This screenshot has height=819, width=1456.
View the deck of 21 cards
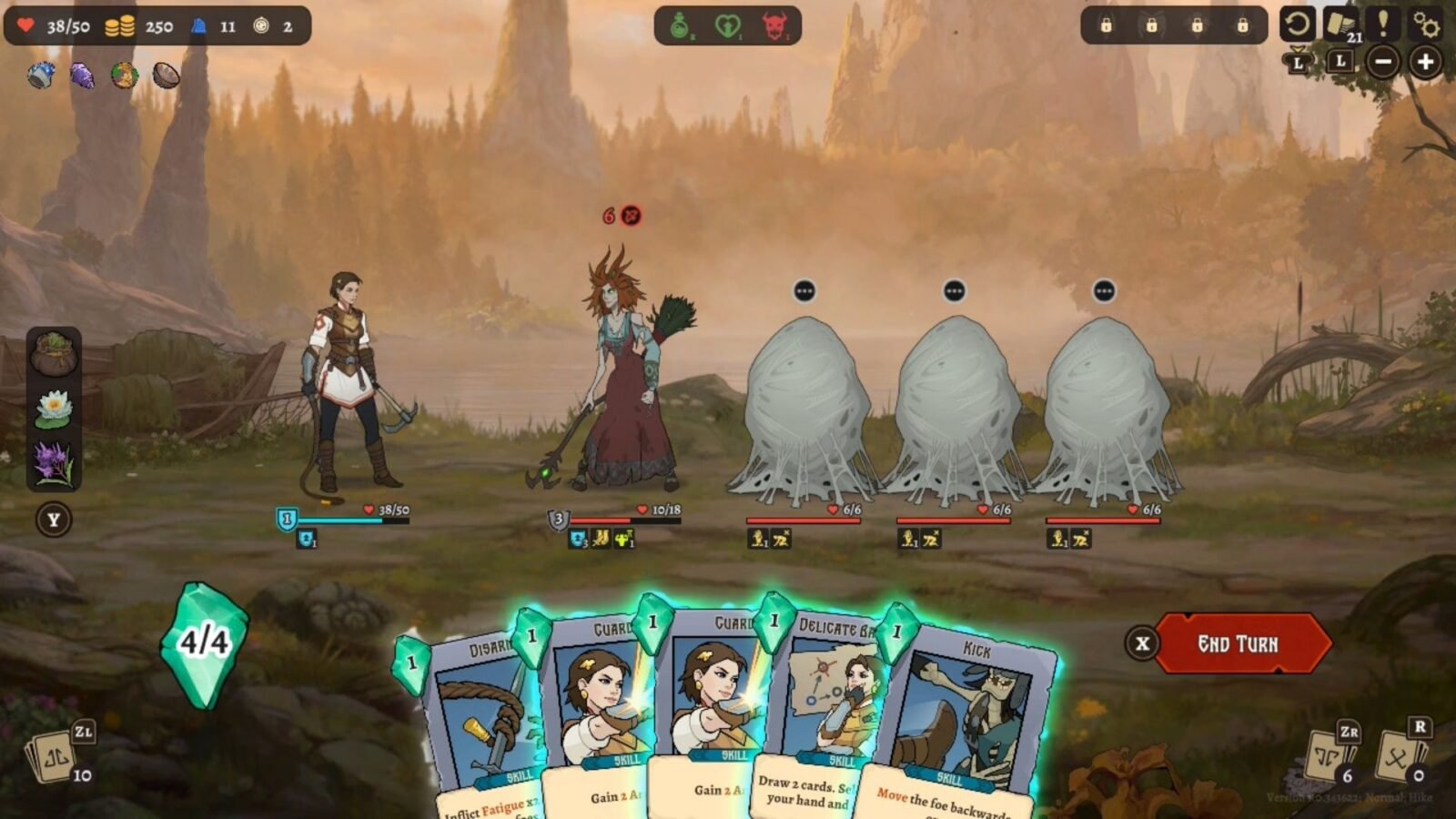click(1341, 25)
